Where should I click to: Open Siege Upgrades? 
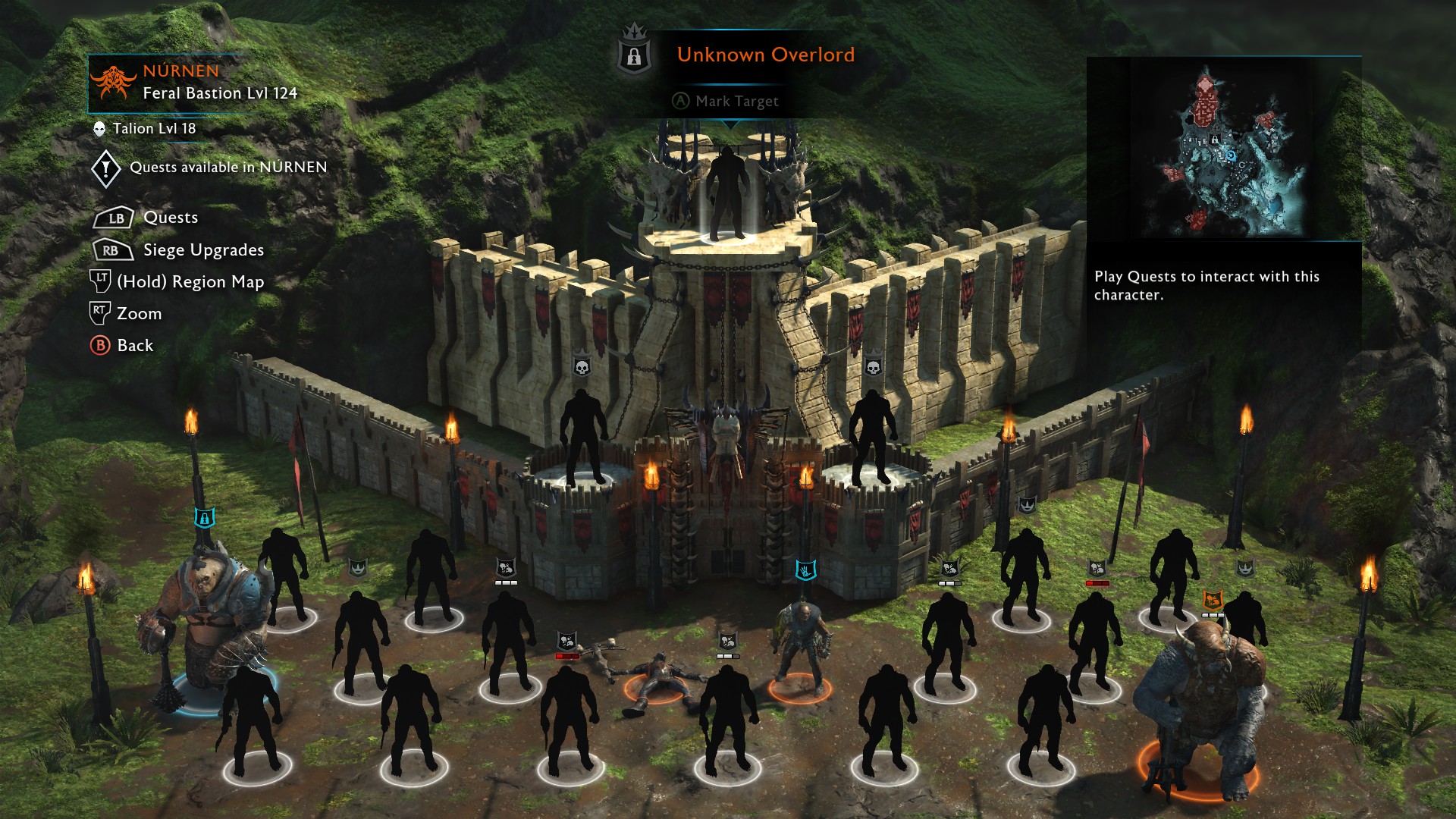(x=203, y=250)
